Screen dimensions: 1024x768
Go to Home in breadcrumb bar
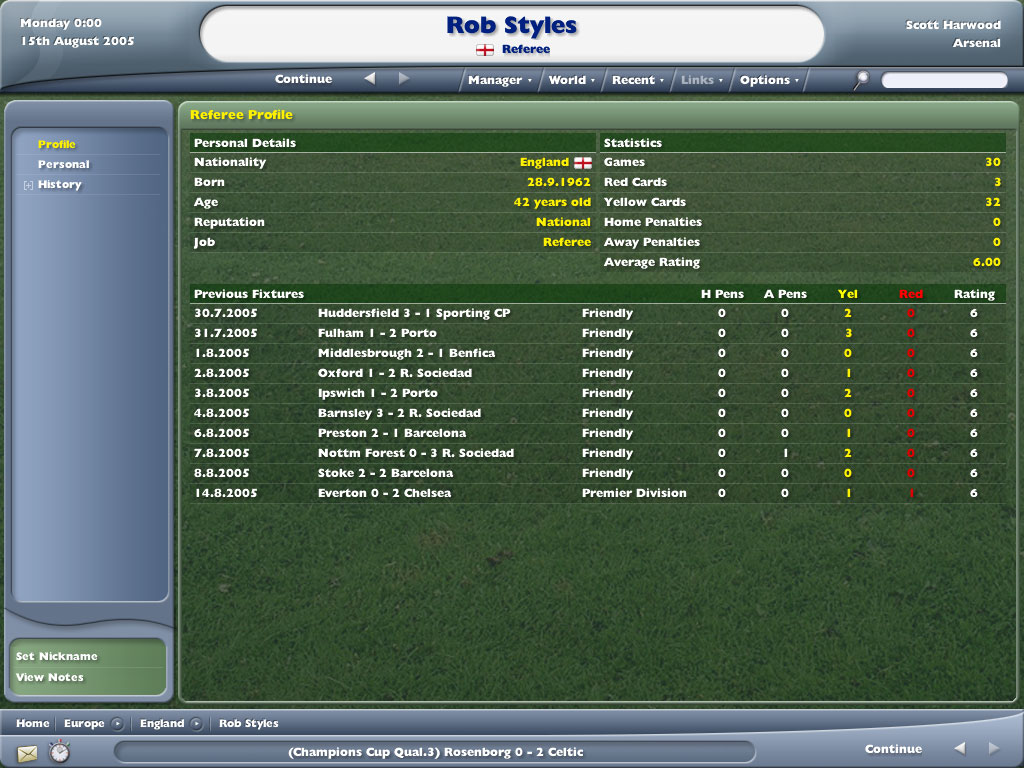pyautogui.click(x=32, y=723)
